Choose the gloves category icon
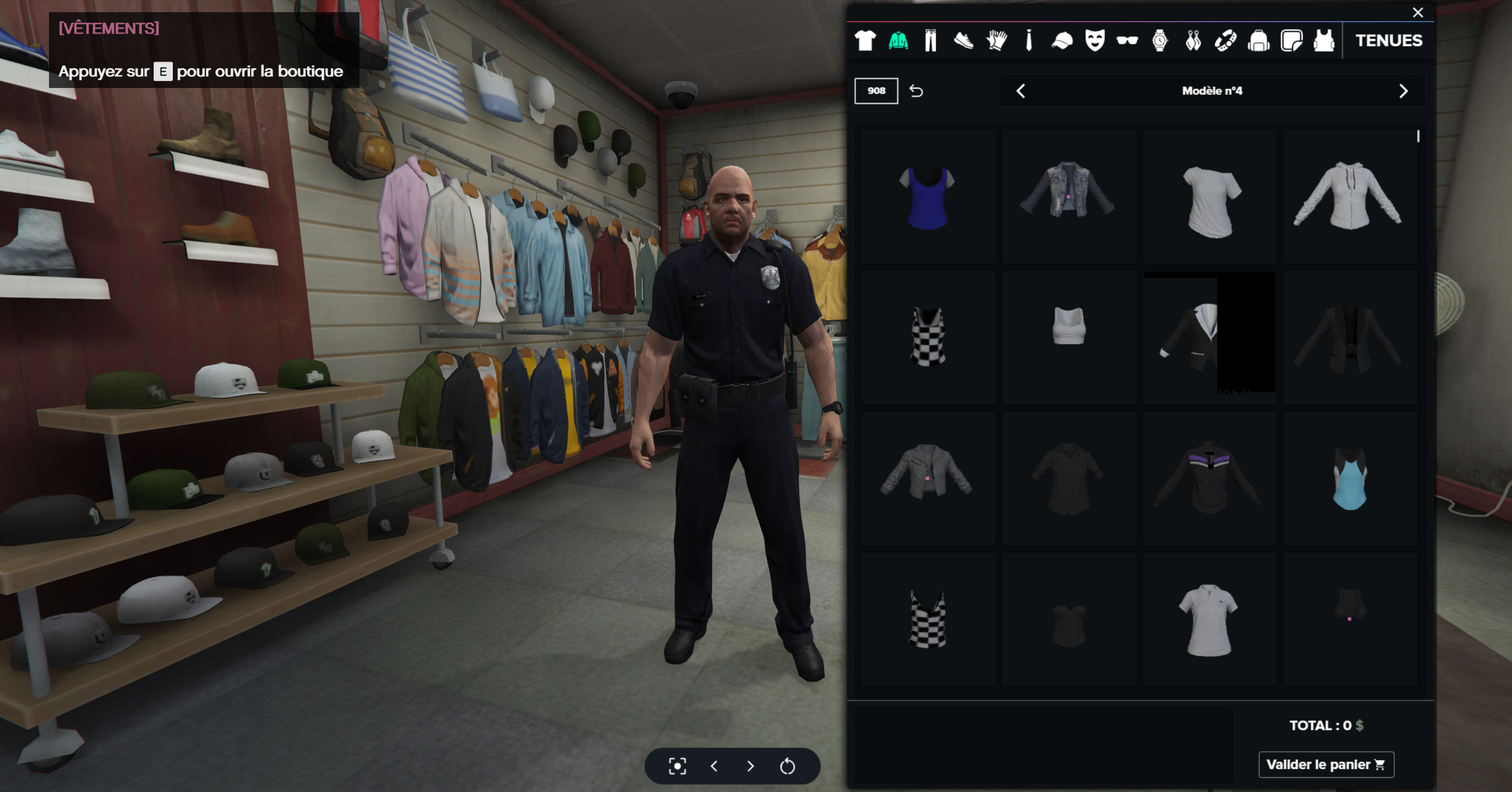This screenshot has width=1512, height=792. [x=996, y=41]
